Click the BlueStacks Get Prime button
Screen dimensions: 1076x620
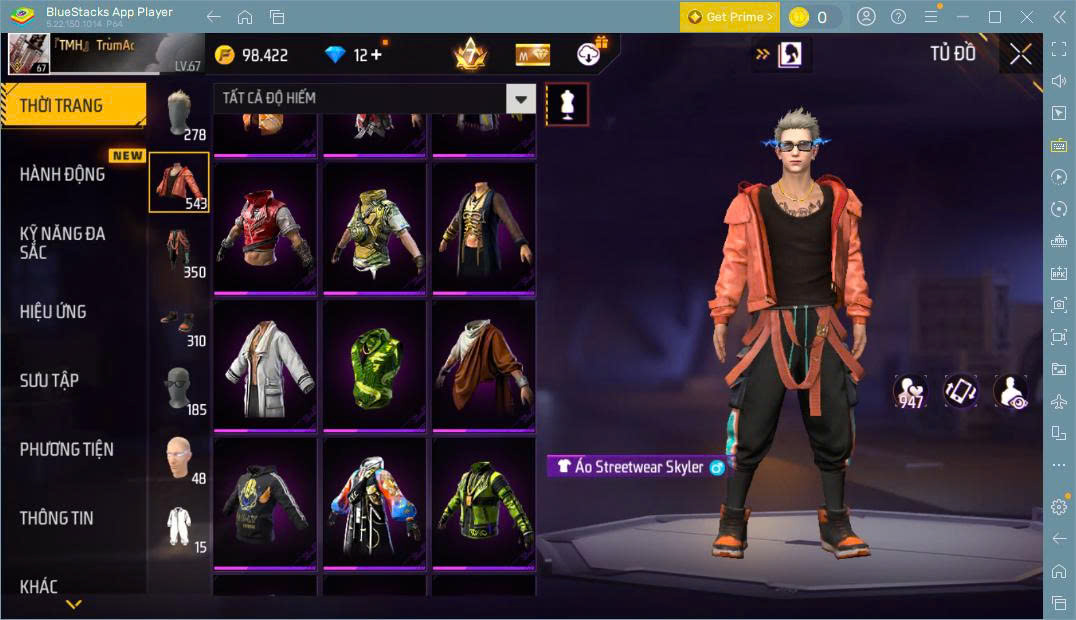tap(730, 17)
